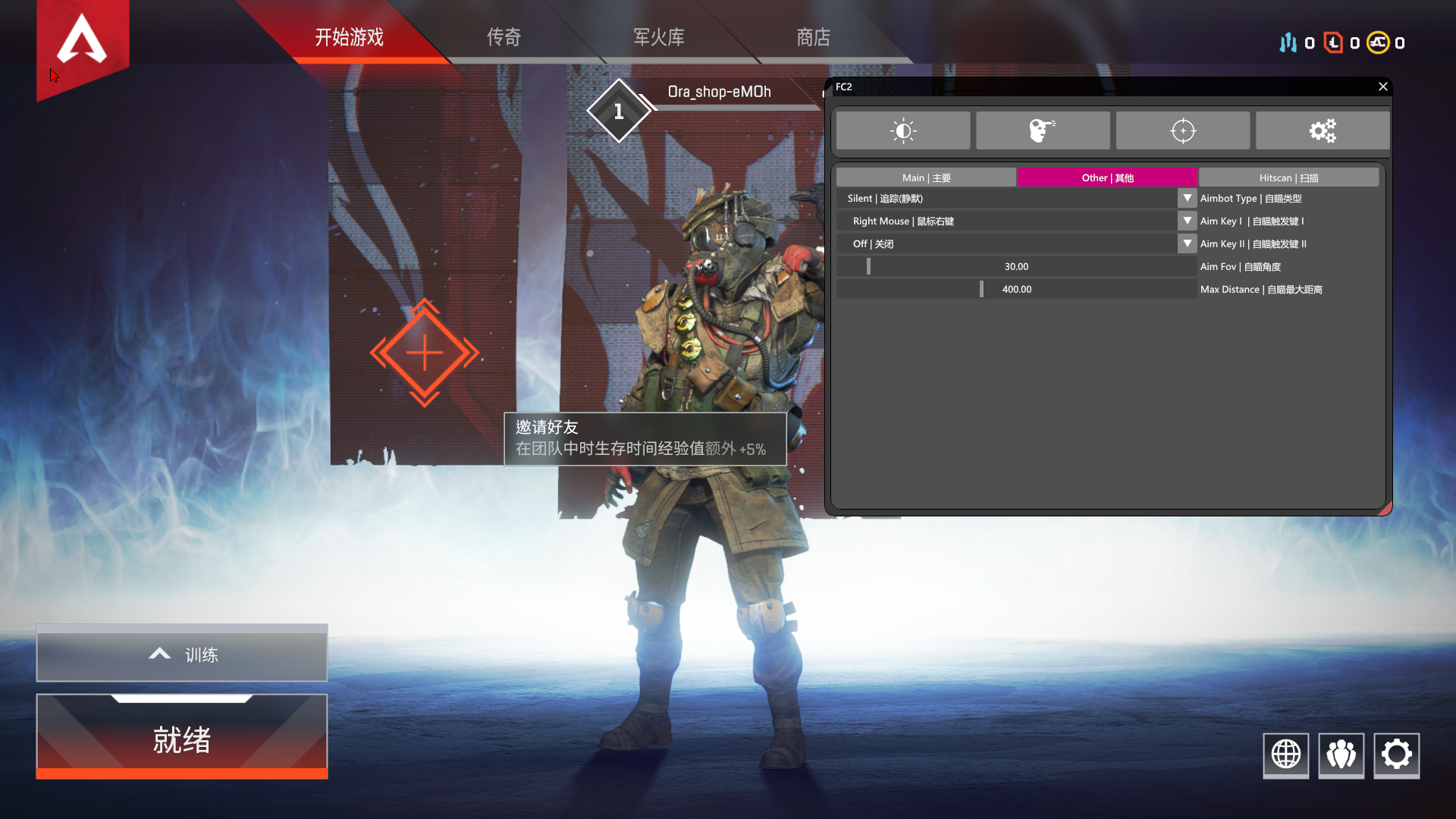
Task: Open the globe icon menu
Action: (x=1285, y=755)
